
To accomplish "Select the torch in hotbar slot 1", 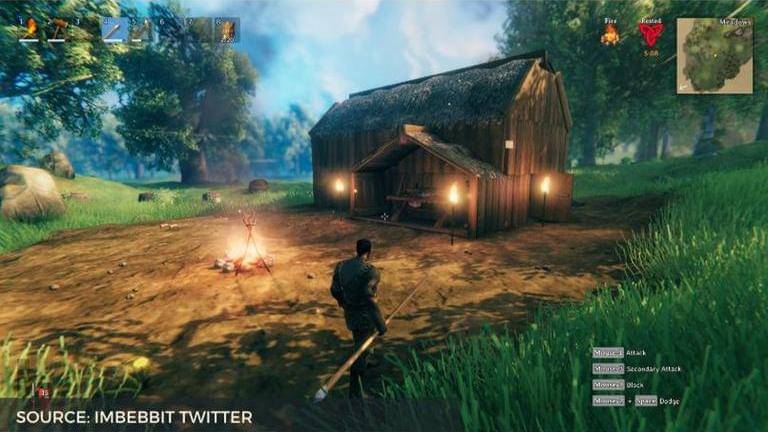I will click(29, 29).
